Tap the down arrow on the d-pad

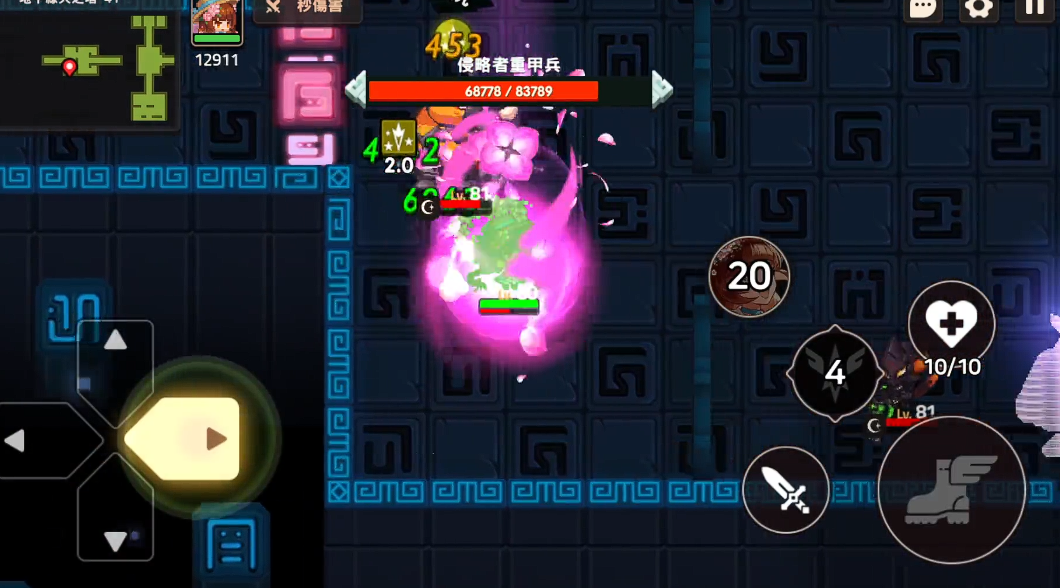coord(116,536)
